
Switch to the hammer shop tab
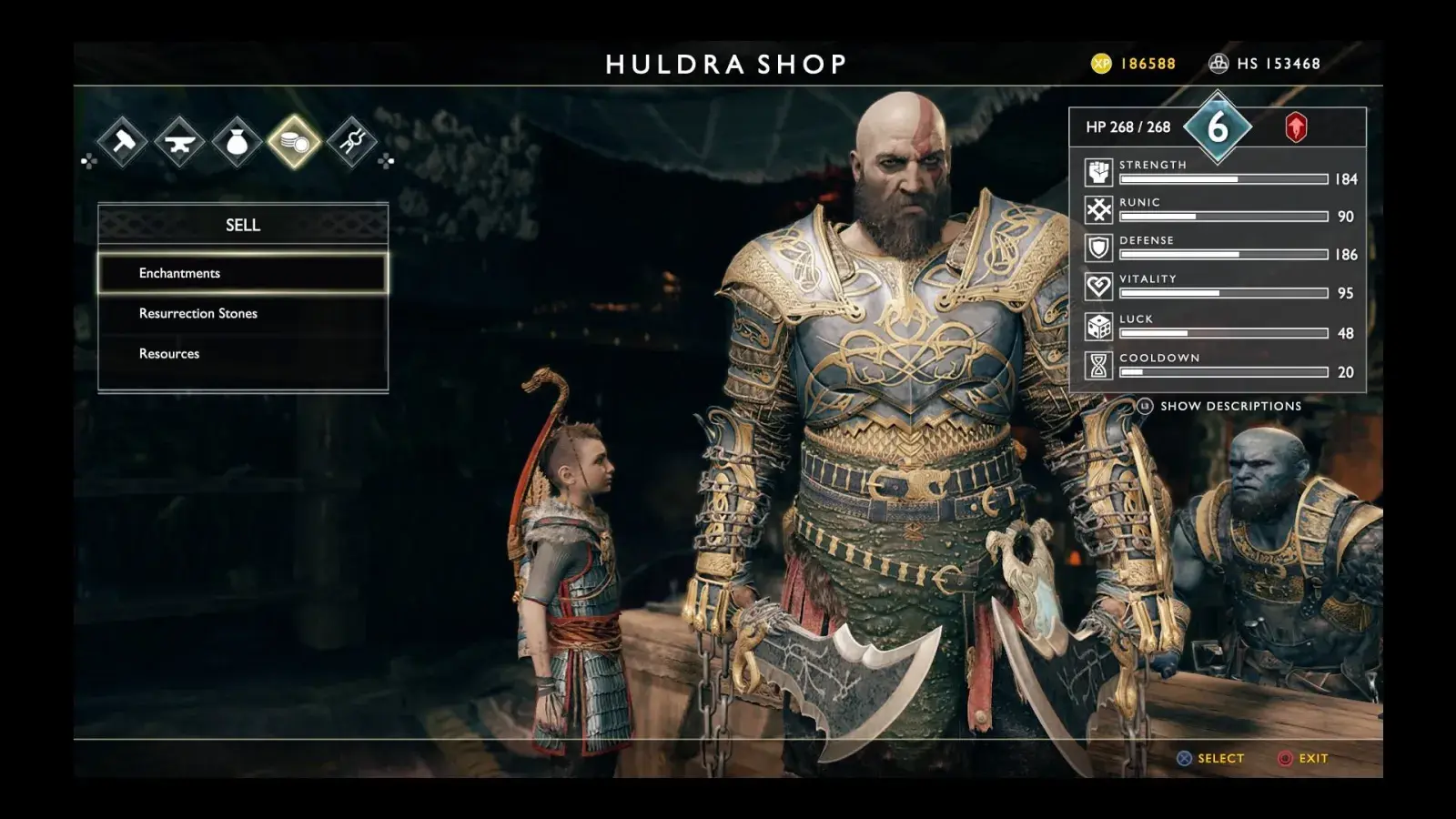(x=123, y=141)
